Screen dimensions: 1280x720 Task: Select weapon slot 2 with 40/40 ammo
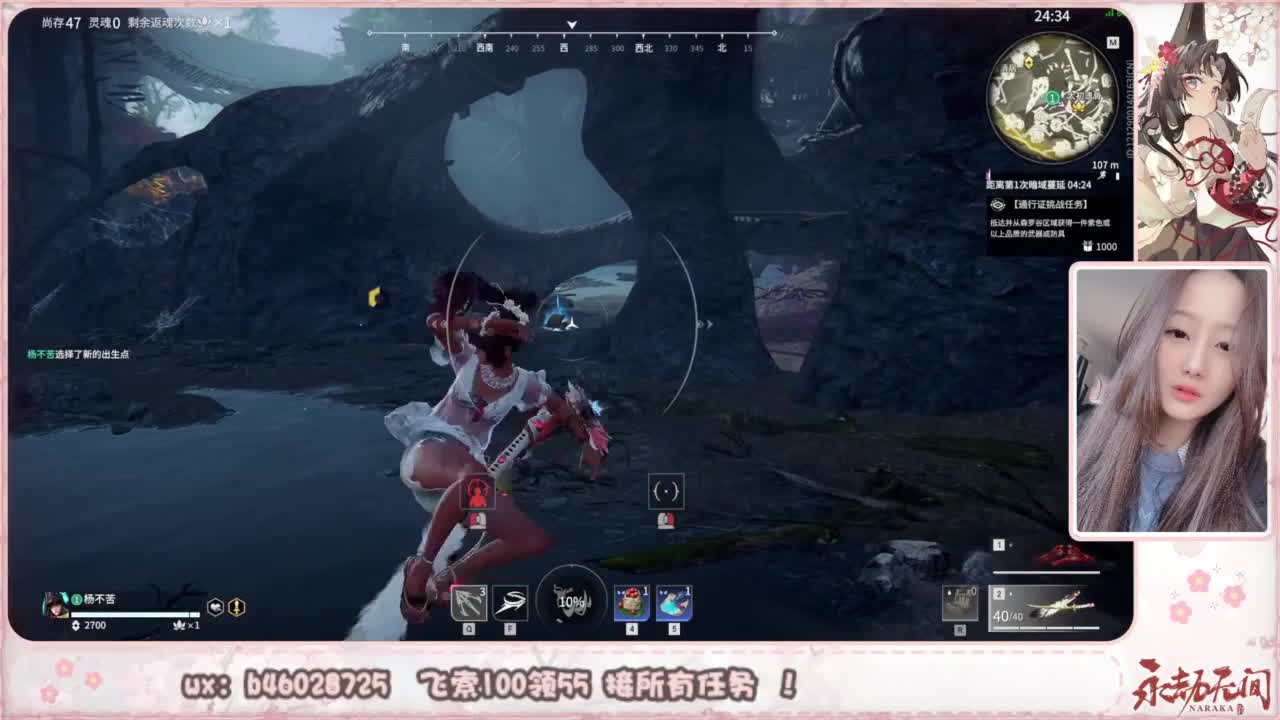pyautogui.click(x=1045, y=605)
